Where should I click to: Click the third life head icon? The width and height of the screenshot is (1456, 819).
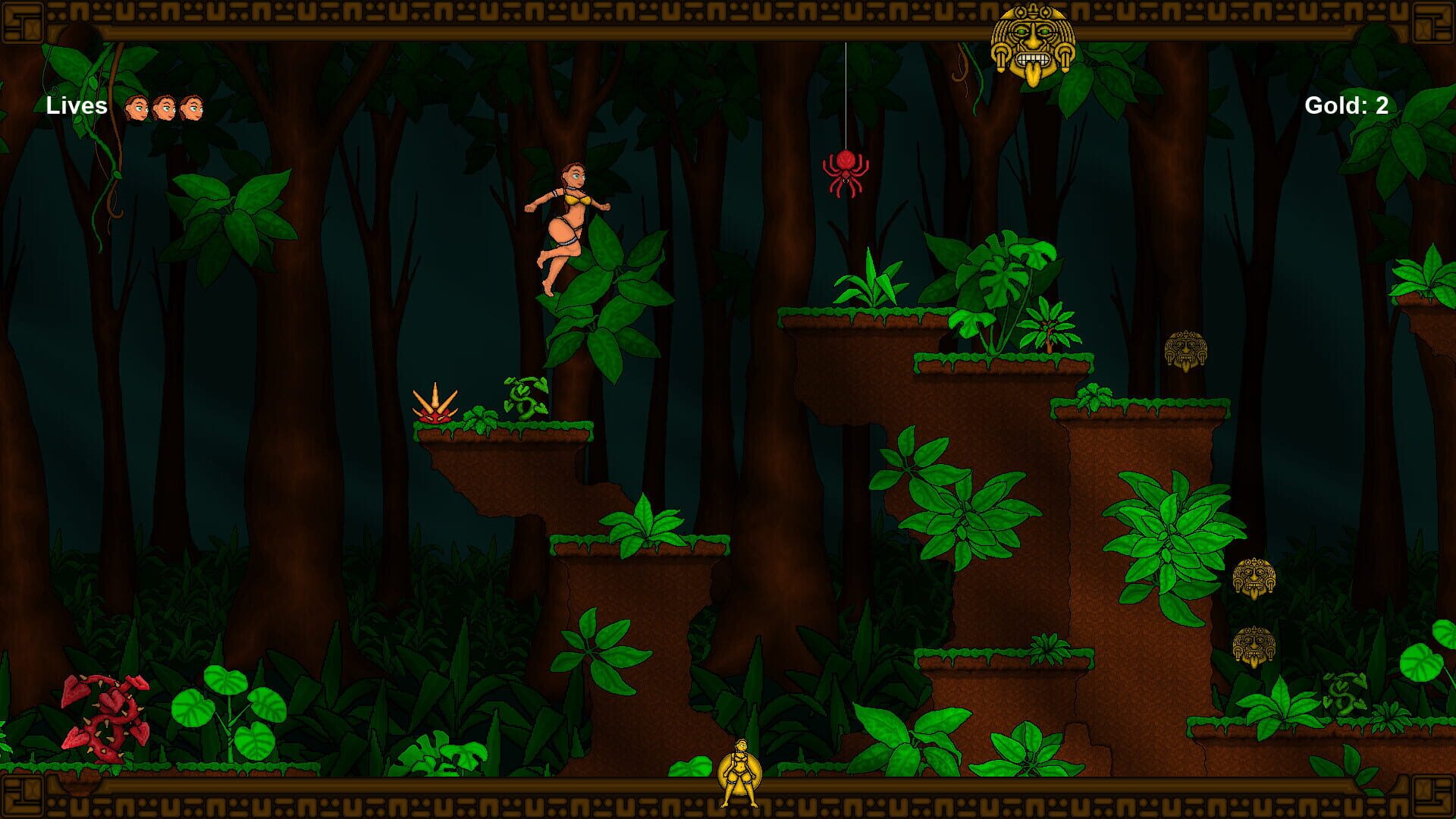pos(192,106)
